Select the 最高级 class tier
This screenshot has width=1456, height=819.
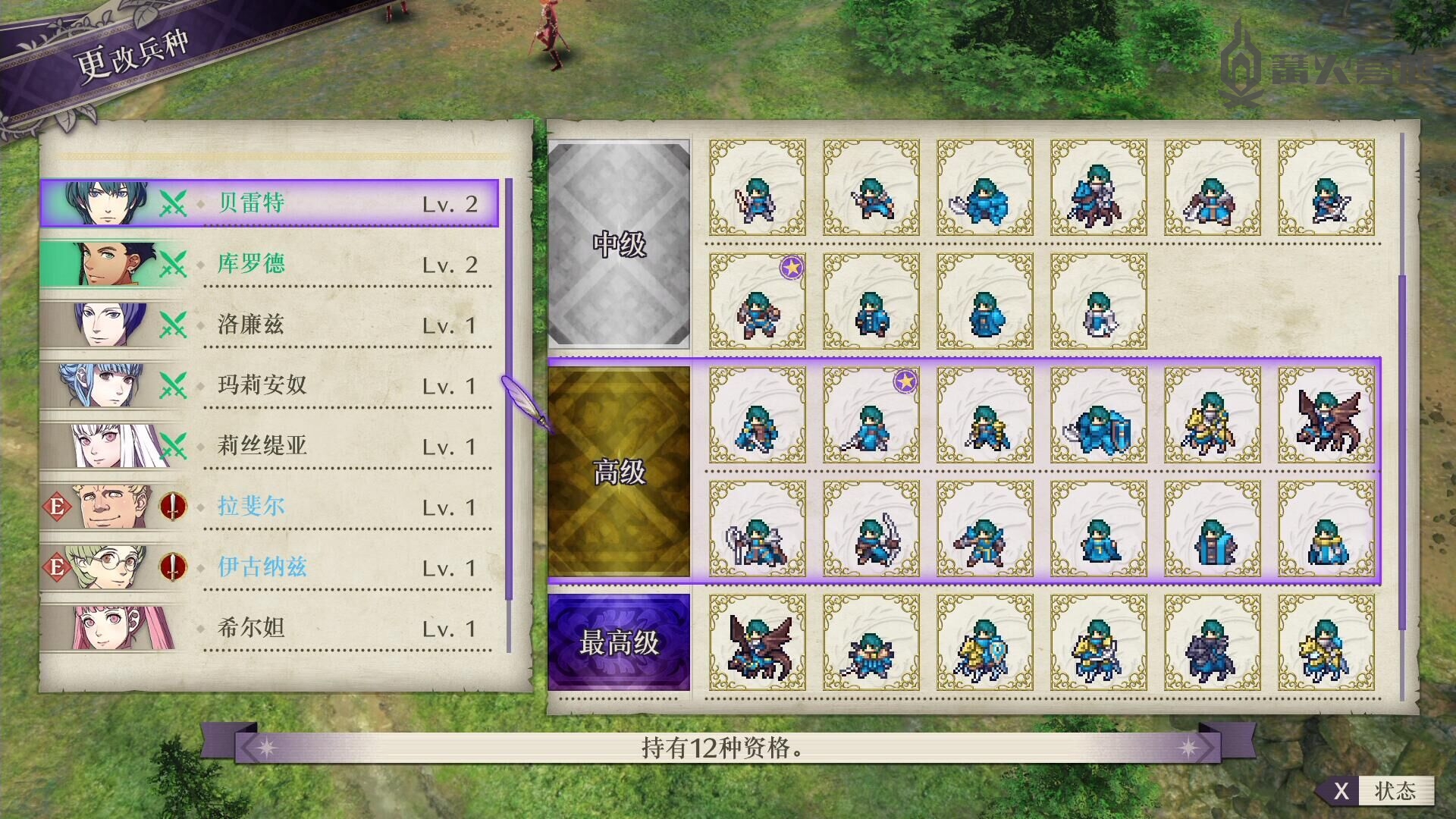click(x=619, y=642)
